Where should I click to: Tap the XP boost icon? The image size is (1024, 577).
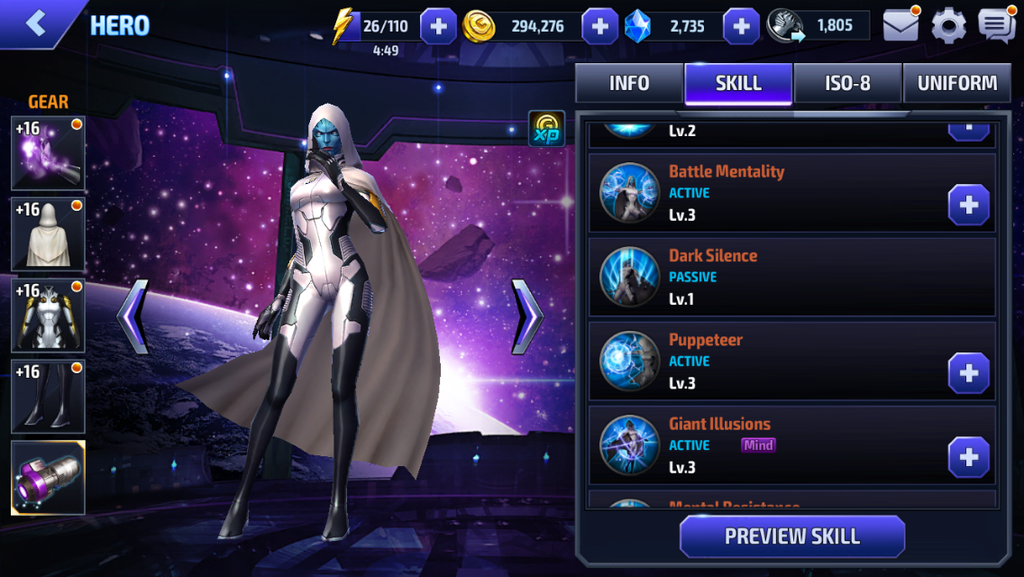(546, 129)
